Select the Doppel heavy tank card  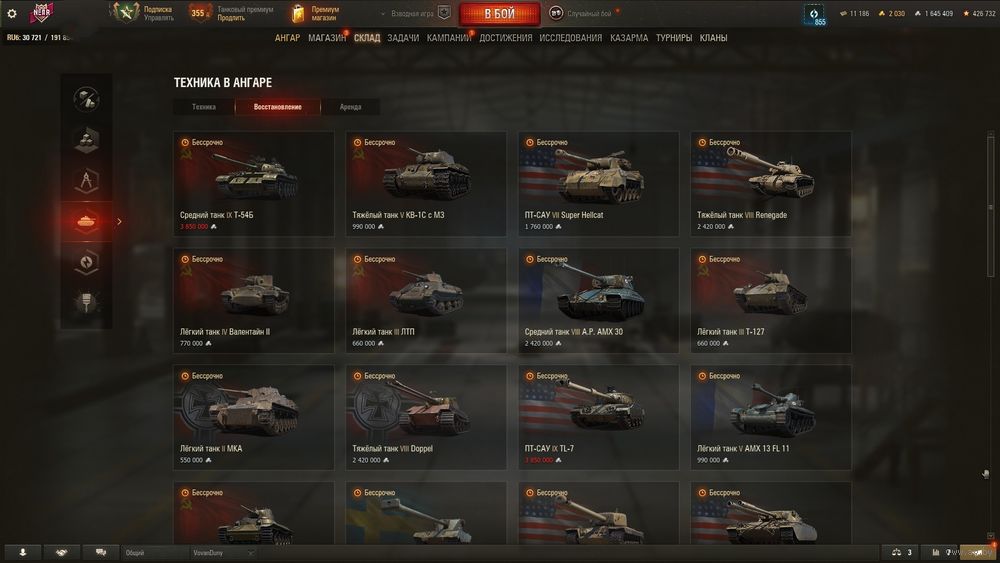pos(426,417)
